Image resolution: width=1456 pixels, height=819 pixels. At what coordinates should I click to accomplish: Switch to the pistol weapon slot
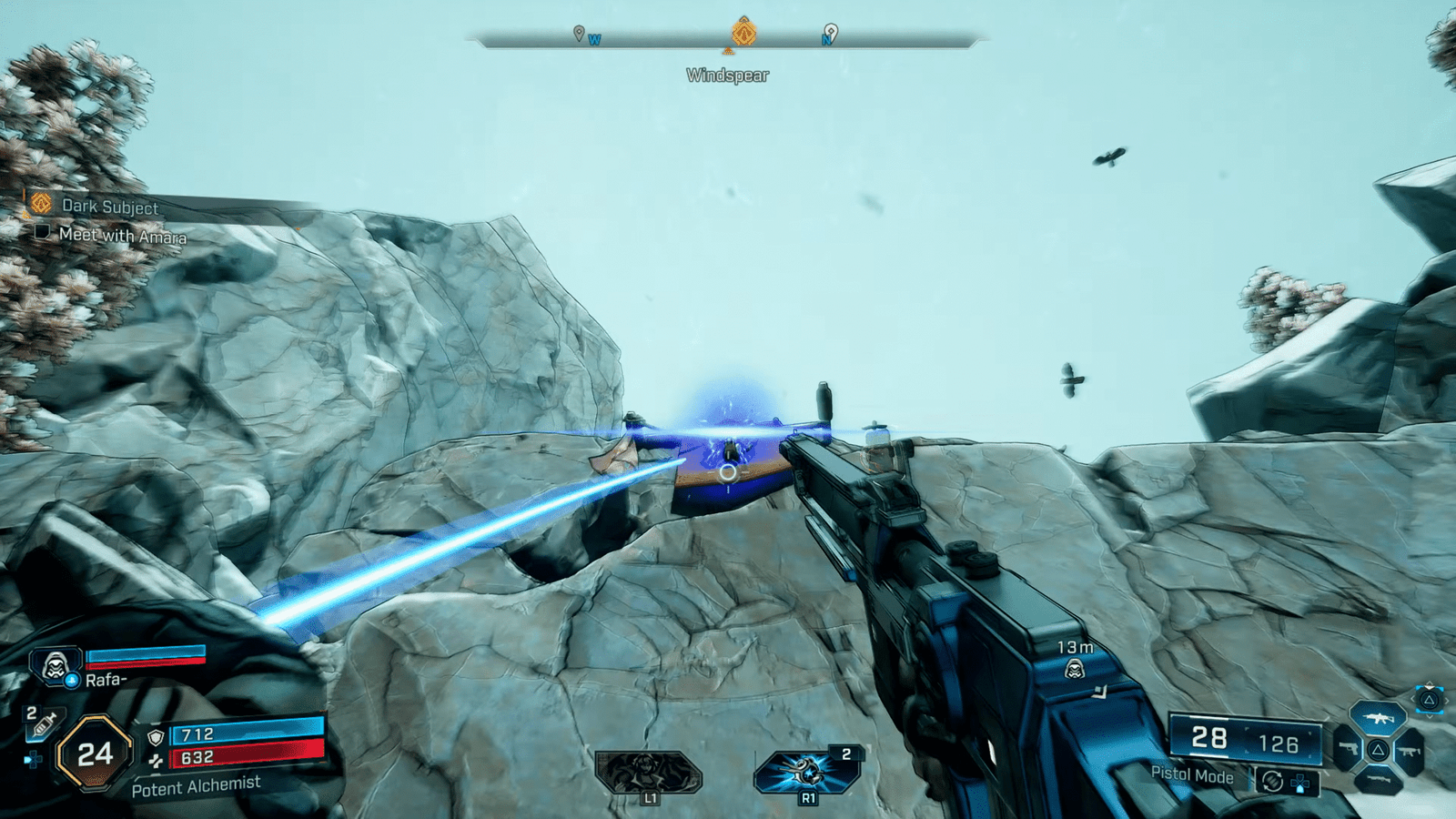coord(1347,751)
